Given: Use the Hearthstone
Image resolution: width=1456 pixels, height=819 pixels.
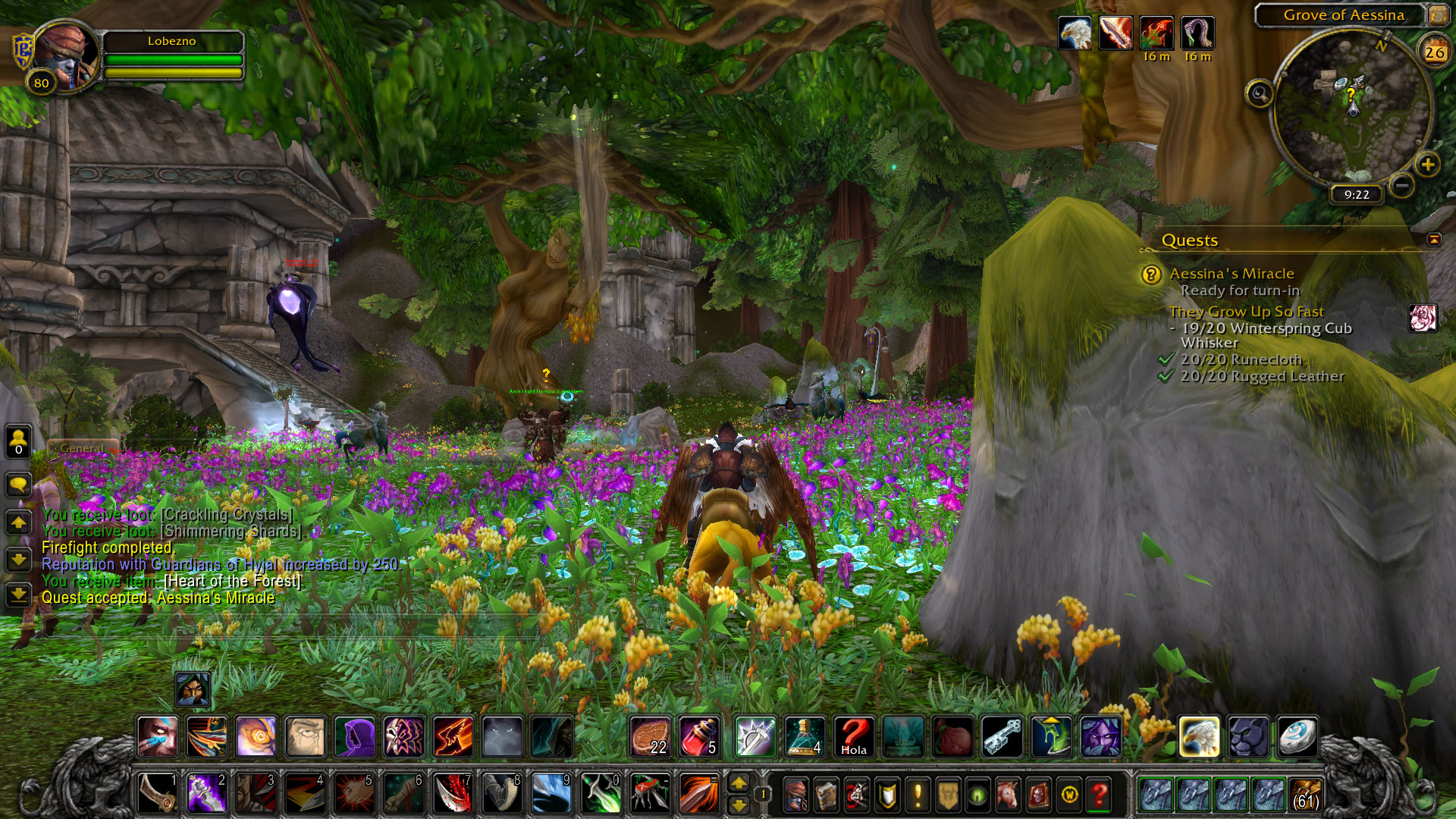Looking at the screenshot, I should point(1297,736).
